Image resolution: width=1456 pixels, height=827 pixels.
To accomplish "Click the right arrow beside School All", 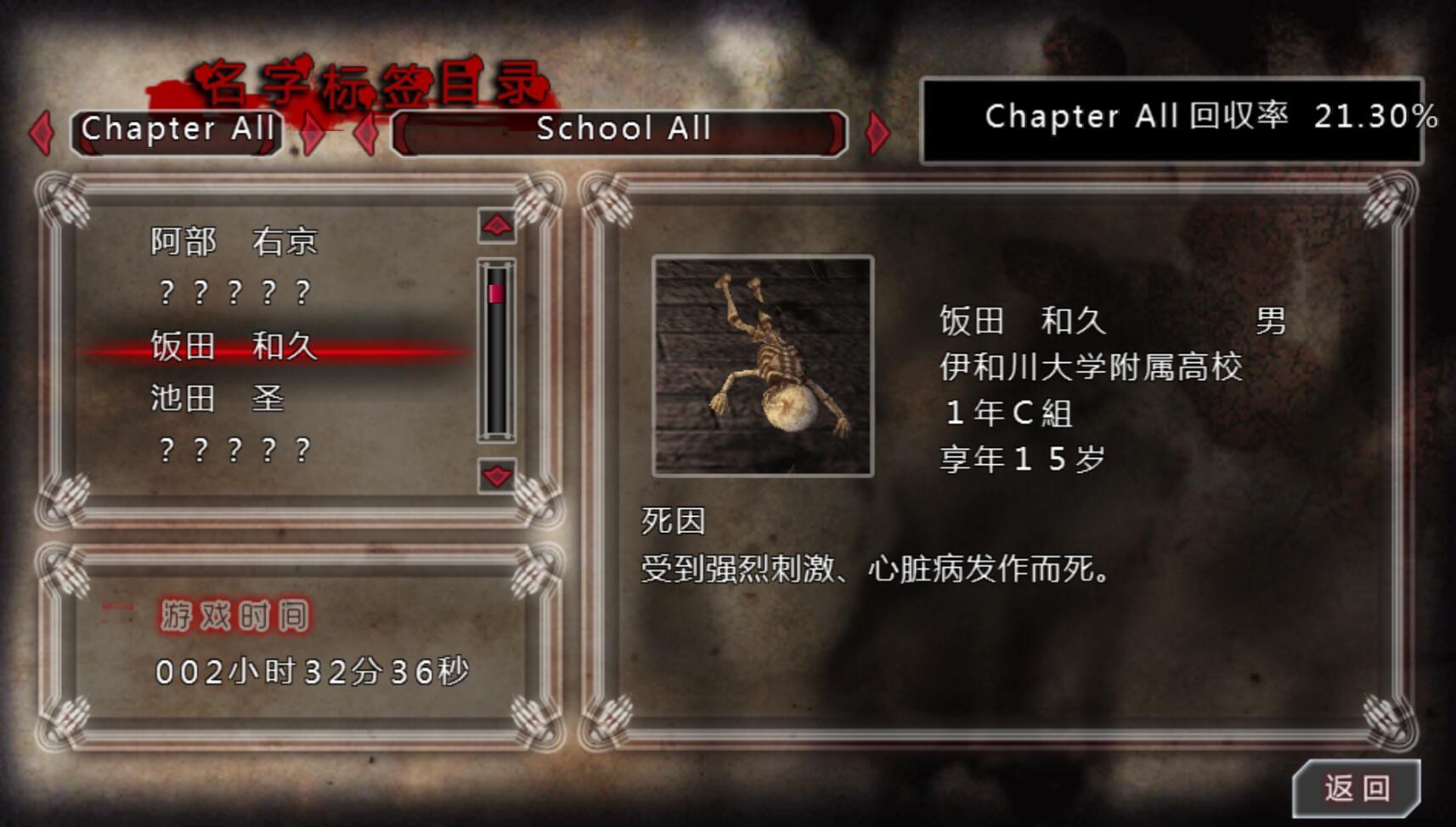I will click(878, 133).
